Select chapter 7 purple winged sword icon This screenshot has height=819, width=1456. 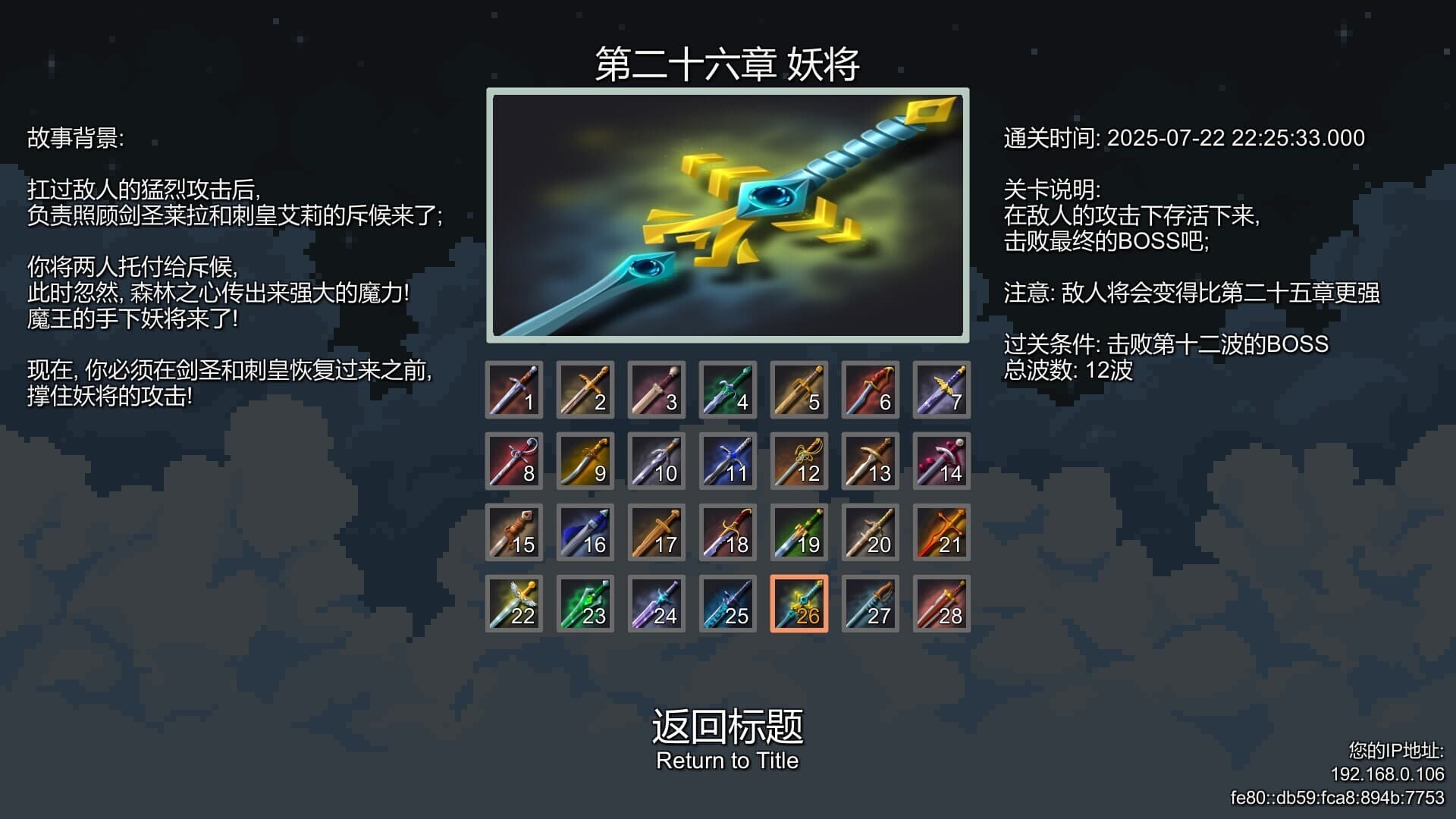942,391
